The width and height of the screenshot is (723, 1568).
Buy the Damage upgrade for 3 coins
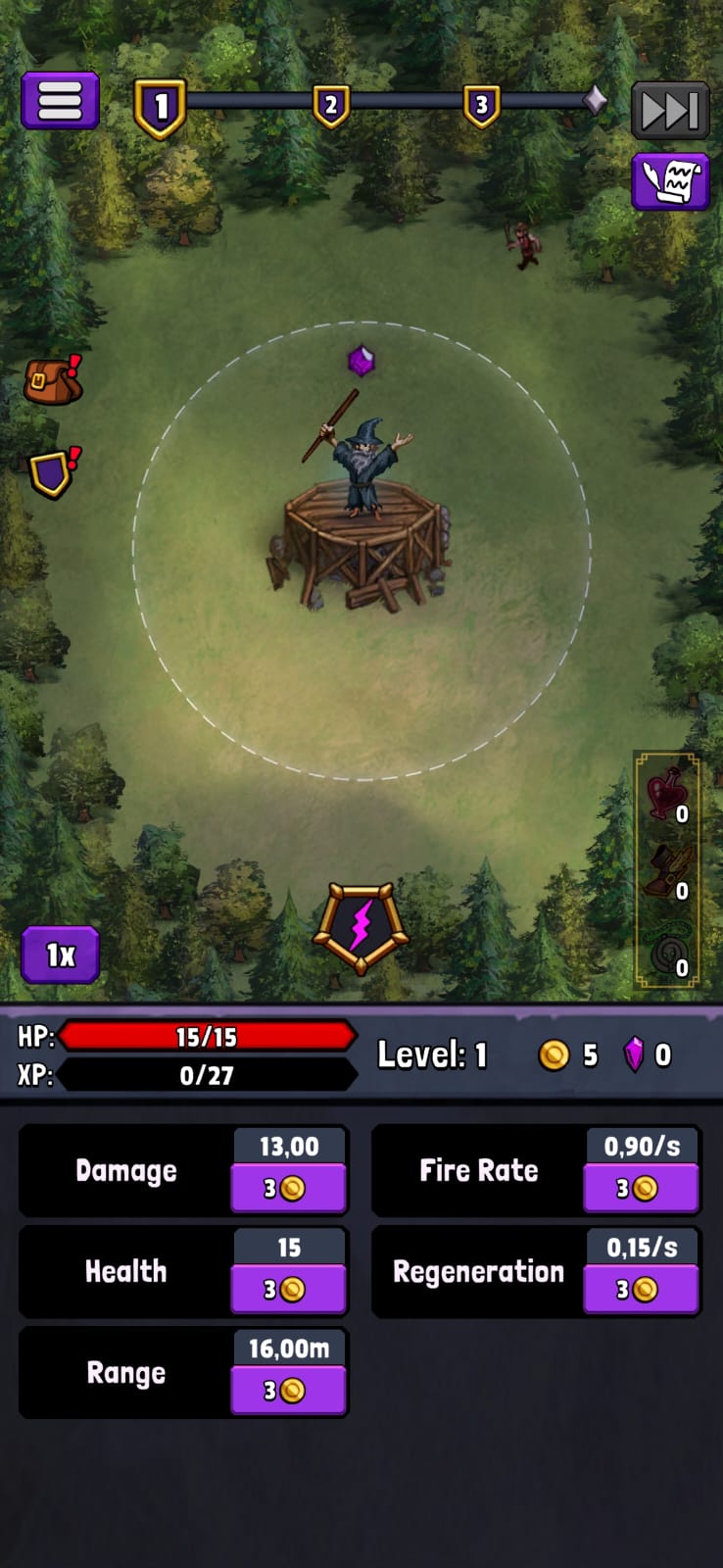coord(288,1189)
